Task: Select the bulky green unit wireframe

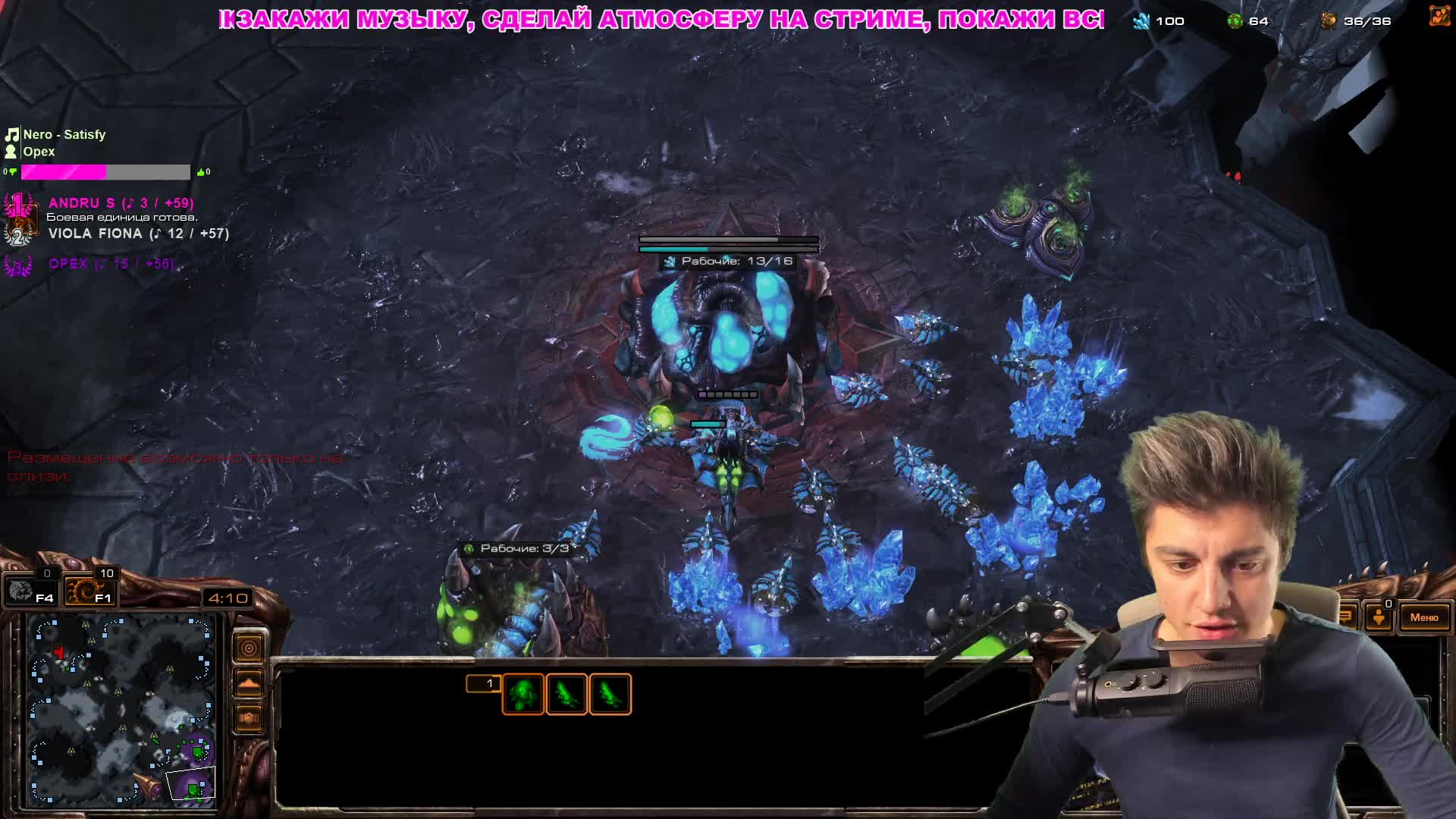Action: point(522,695)
